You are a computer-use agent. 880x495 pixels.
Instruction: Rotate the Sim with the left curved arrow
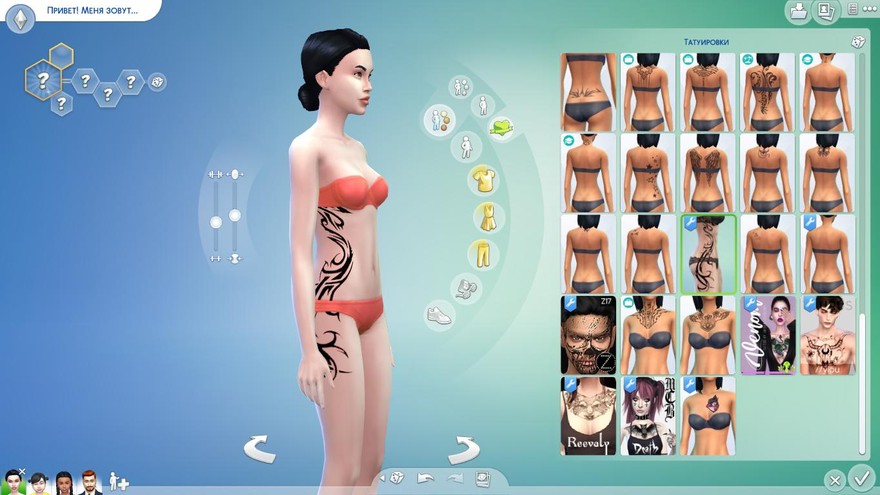tap(260, 449)
